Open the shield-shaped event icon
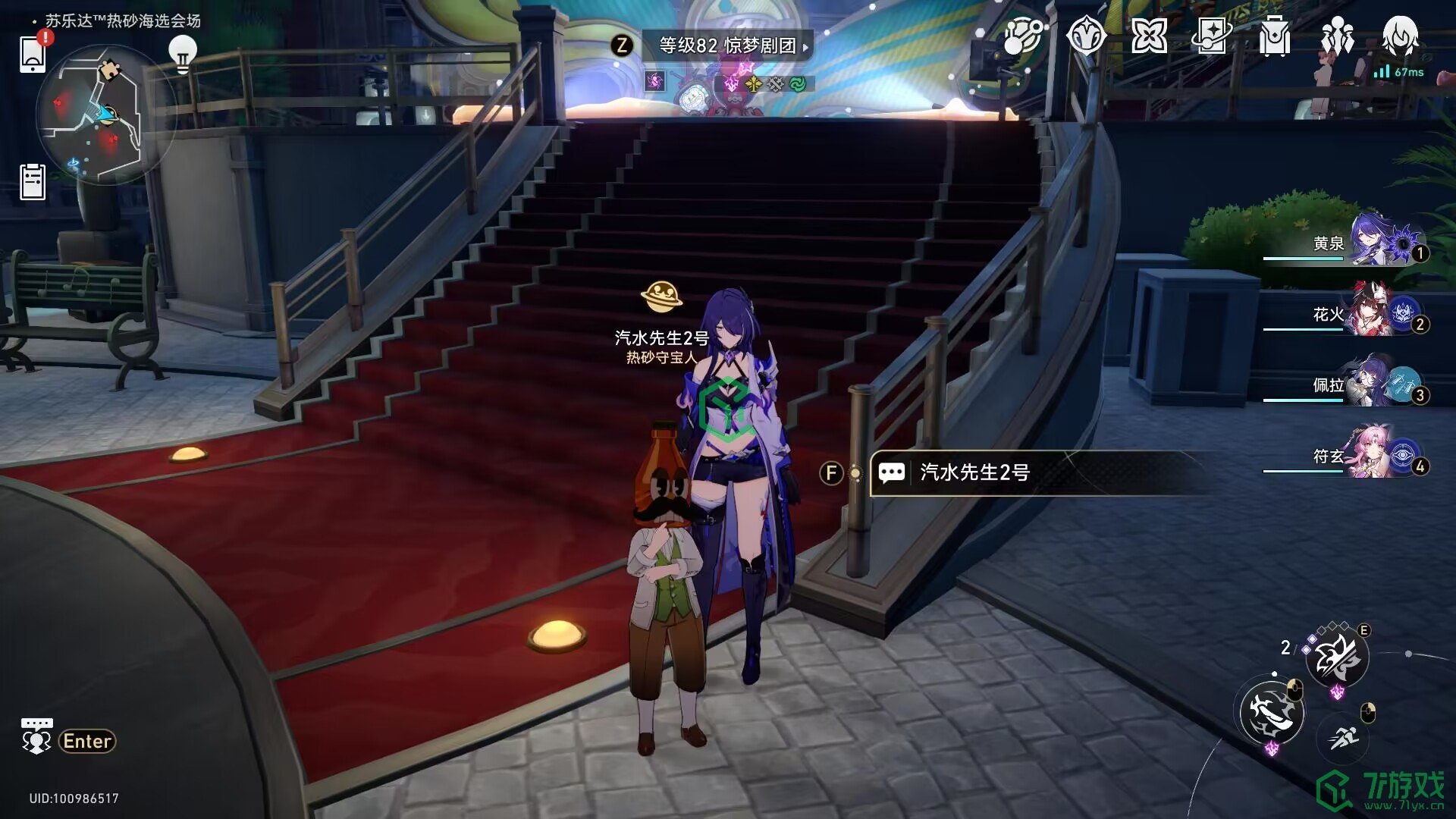Image resolution: width=1456 pixels, height=819 pixels. [x=1086, y=36]
